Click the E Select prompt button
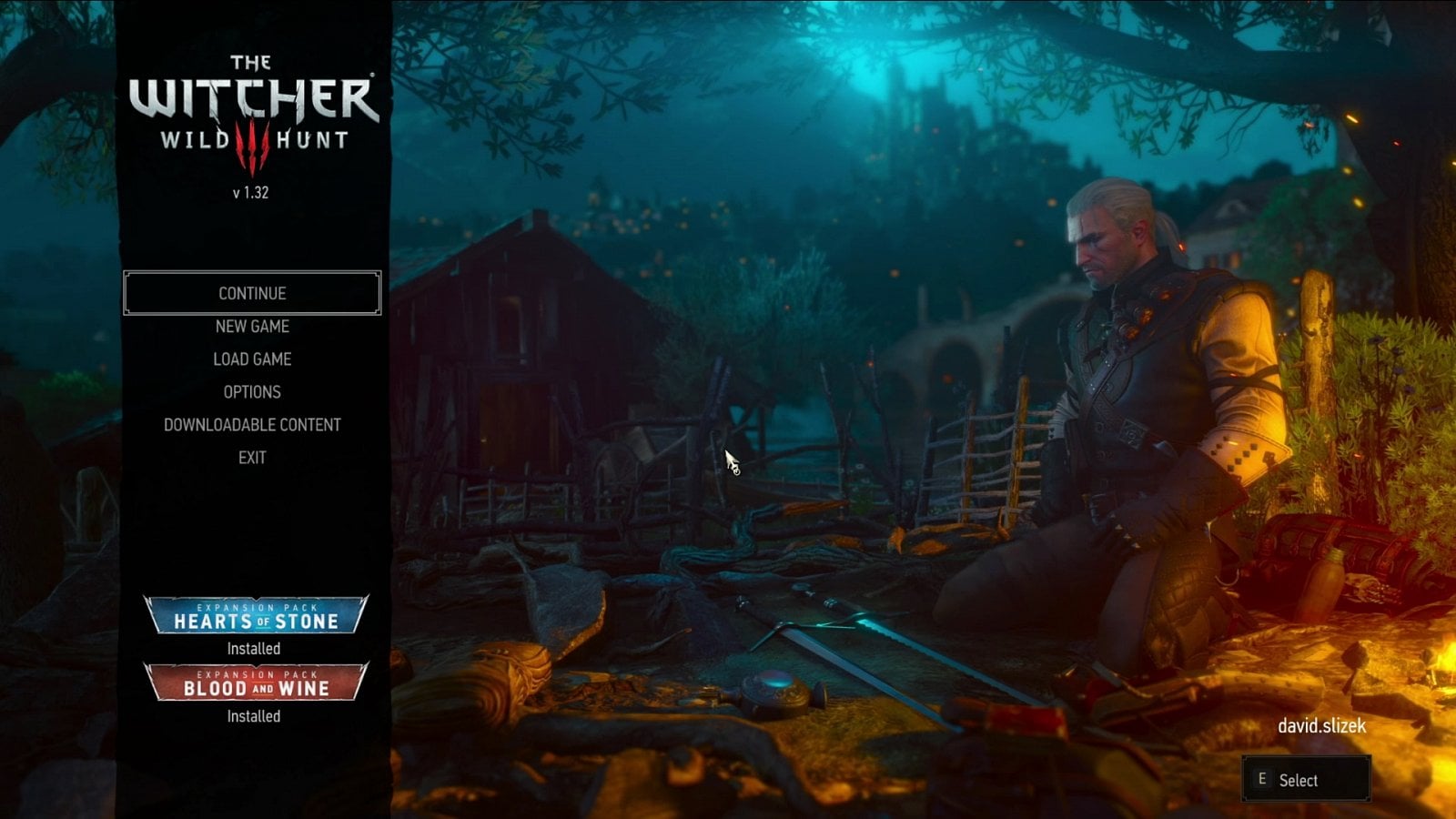1456x819 pixels. coord(1308,780)
